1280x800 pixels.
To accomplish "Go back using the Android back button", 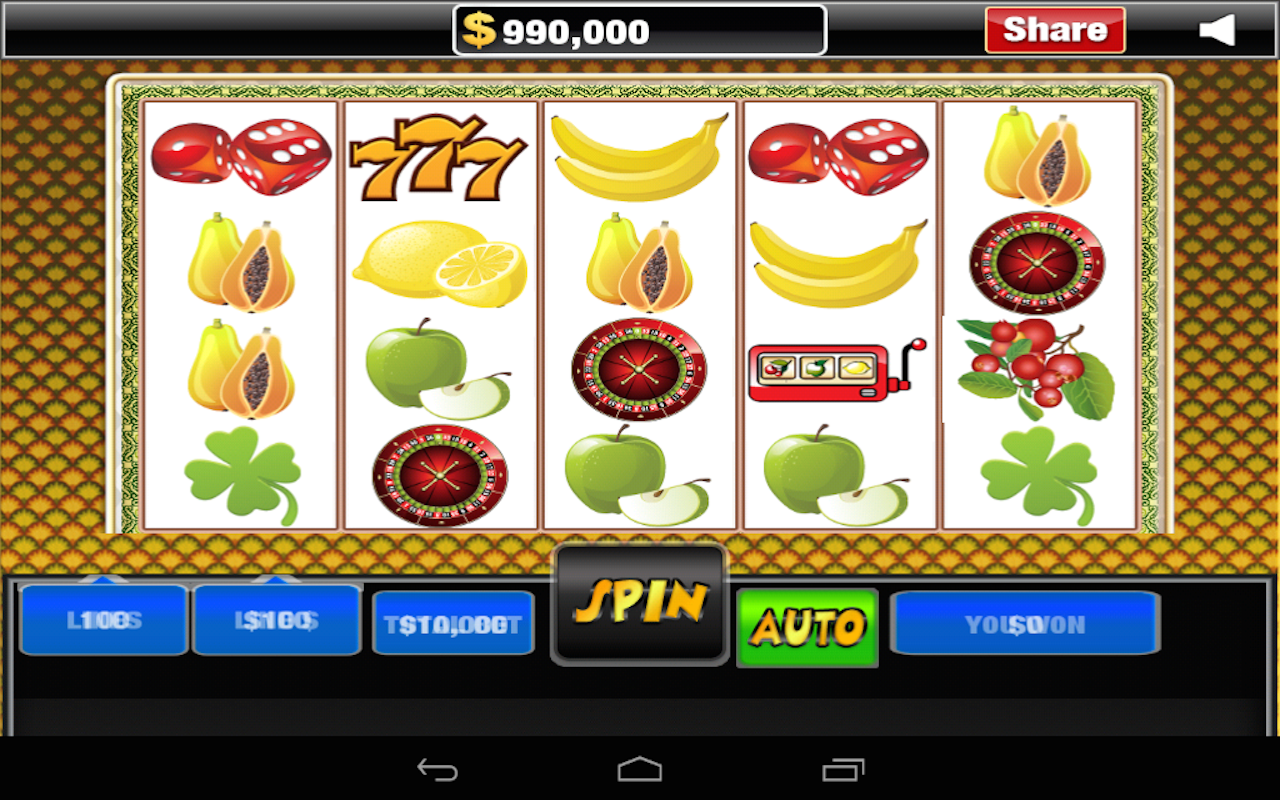I will [x=438, y=768].
